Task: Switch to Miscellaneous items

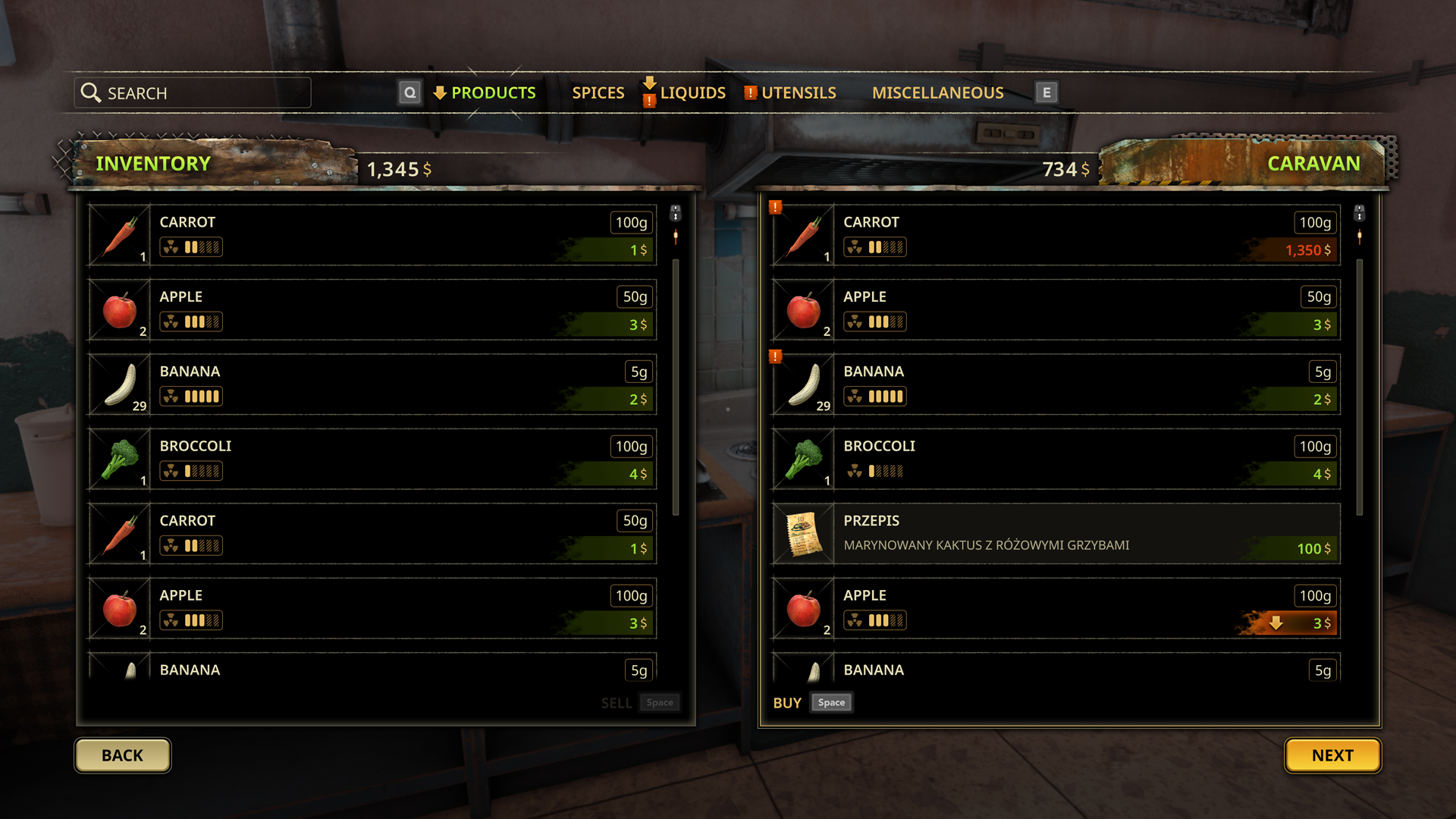Action: (x=937, y=93)
